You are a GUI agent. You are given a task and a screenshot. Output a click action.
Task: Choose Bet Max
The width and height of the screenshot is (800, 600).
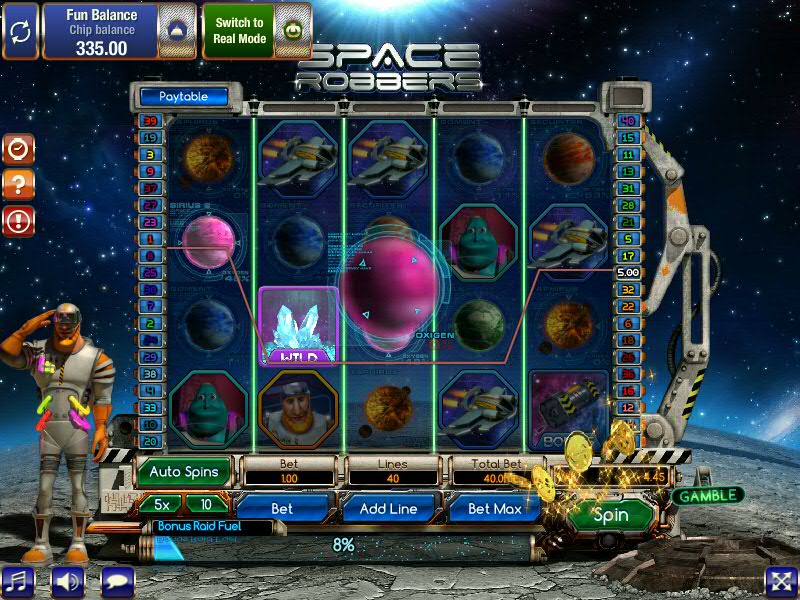point(496,508)
